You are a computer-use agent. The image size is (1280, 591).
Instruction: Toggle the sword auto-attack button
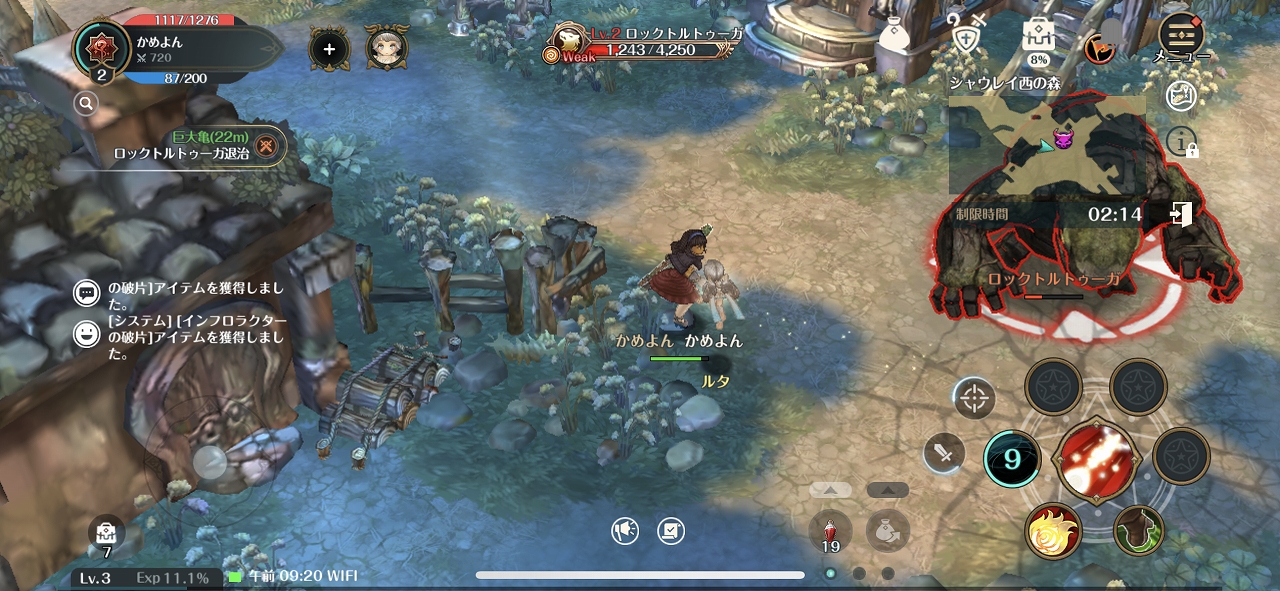[943, 453]
